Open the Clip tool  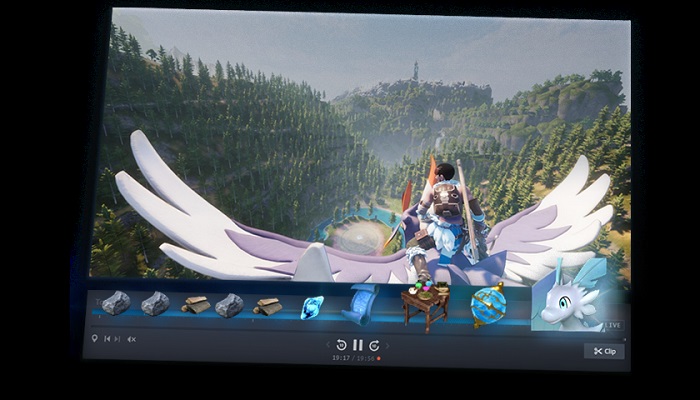603,351
